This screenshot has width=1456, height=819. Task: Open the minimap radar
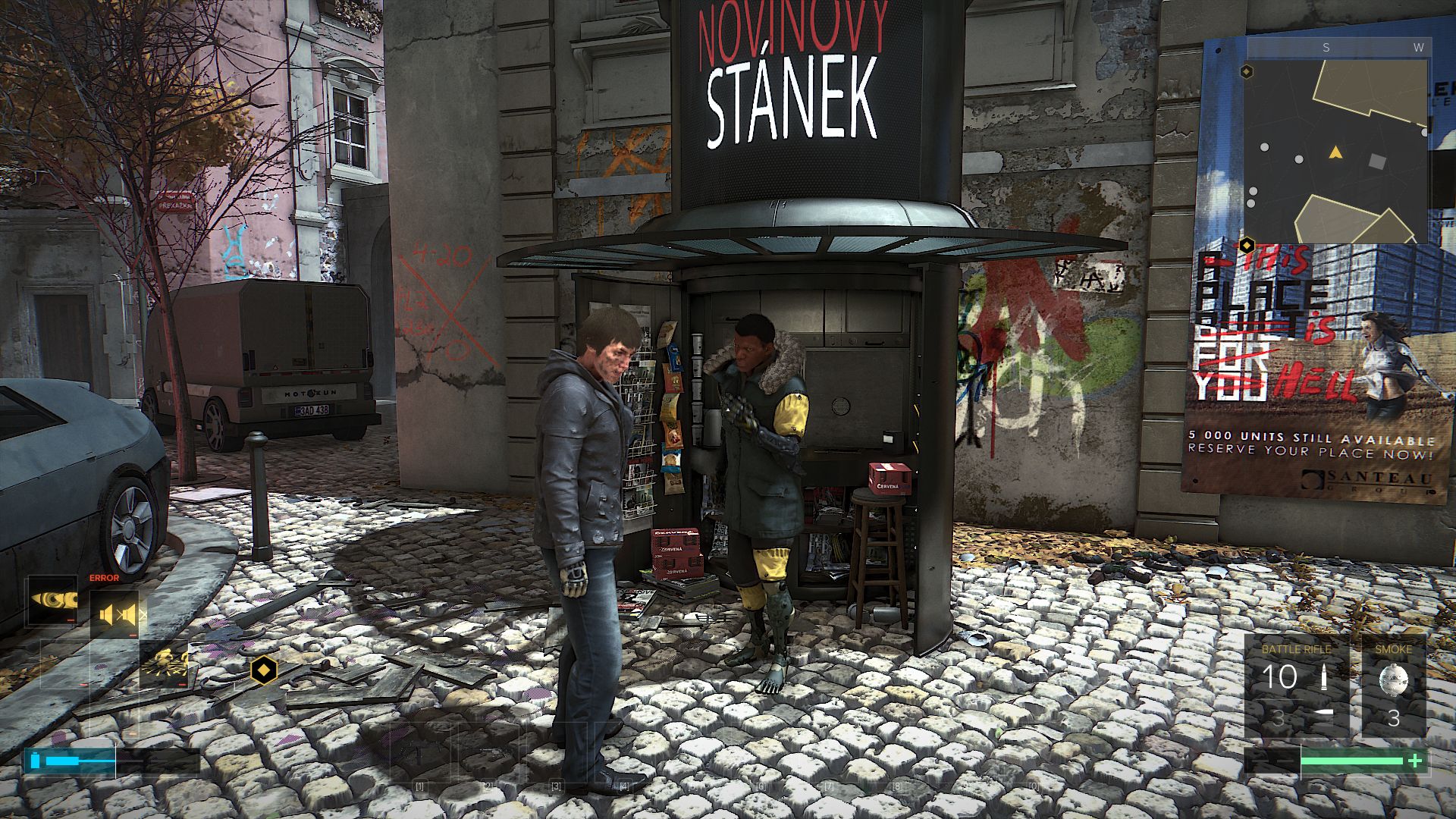(1338, 142)
